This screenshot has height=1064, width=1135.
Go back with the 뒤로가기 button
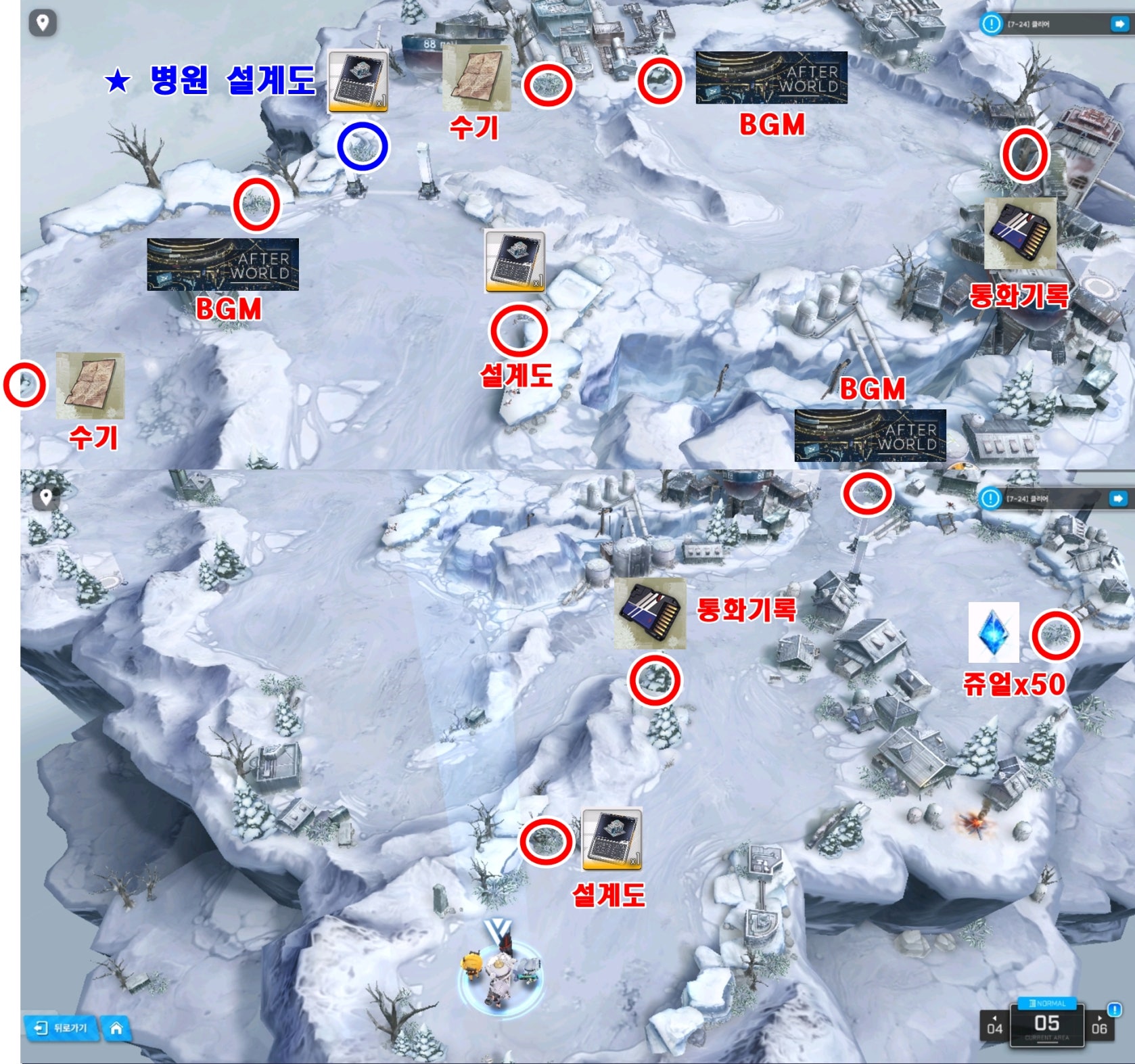[62, 1027]
